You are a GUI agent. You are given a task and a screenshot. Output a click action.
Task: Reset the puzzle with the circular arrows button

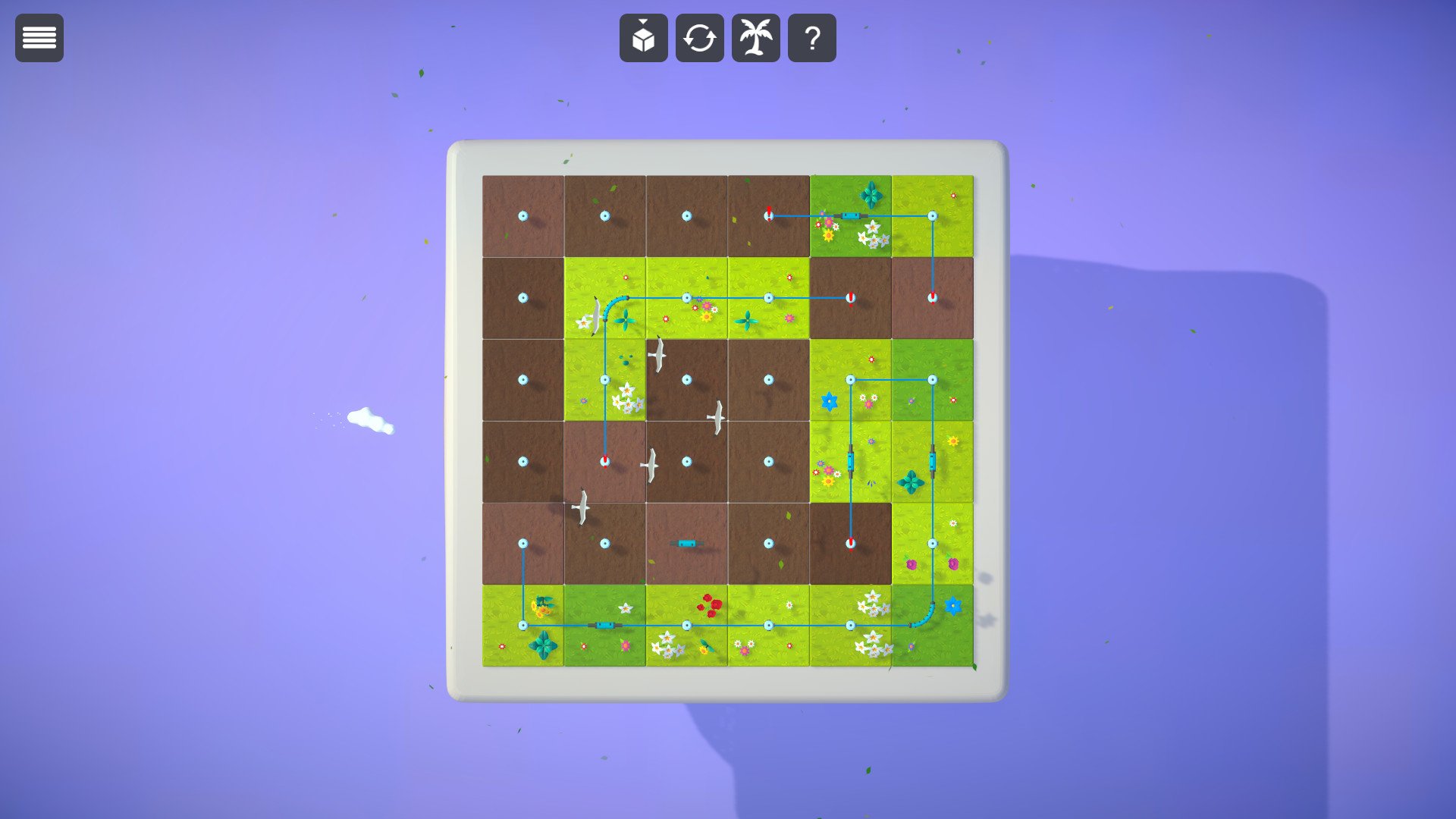coord(699,38)
